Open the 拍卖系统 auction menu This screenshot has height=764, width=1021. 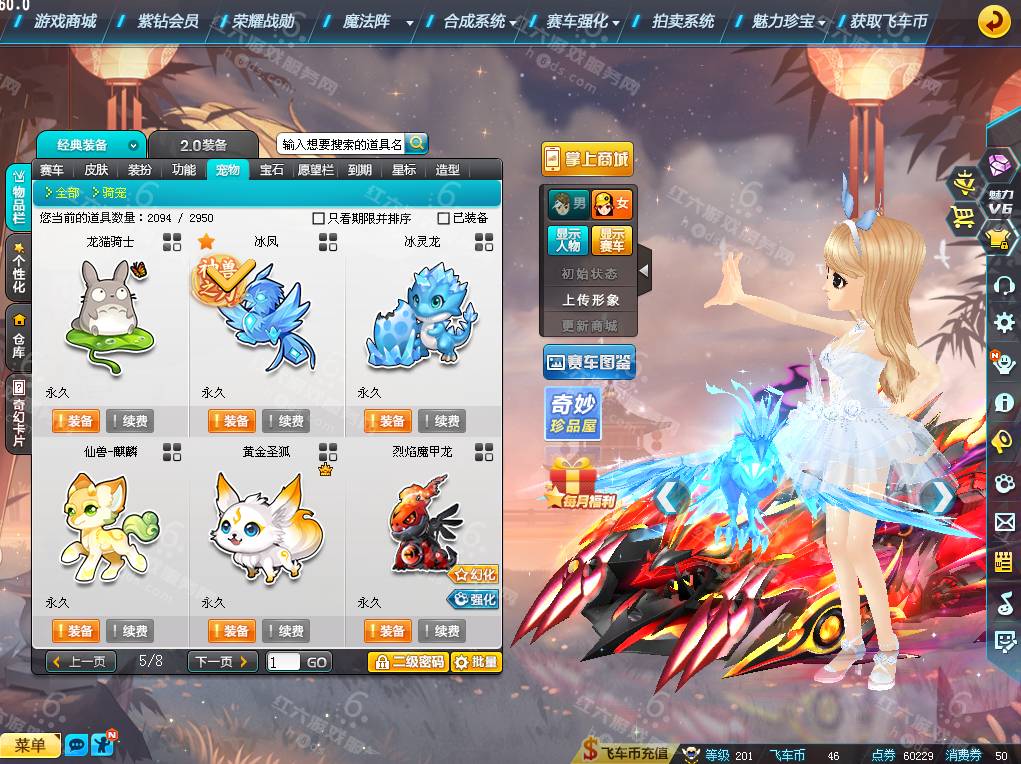(683, 20)
